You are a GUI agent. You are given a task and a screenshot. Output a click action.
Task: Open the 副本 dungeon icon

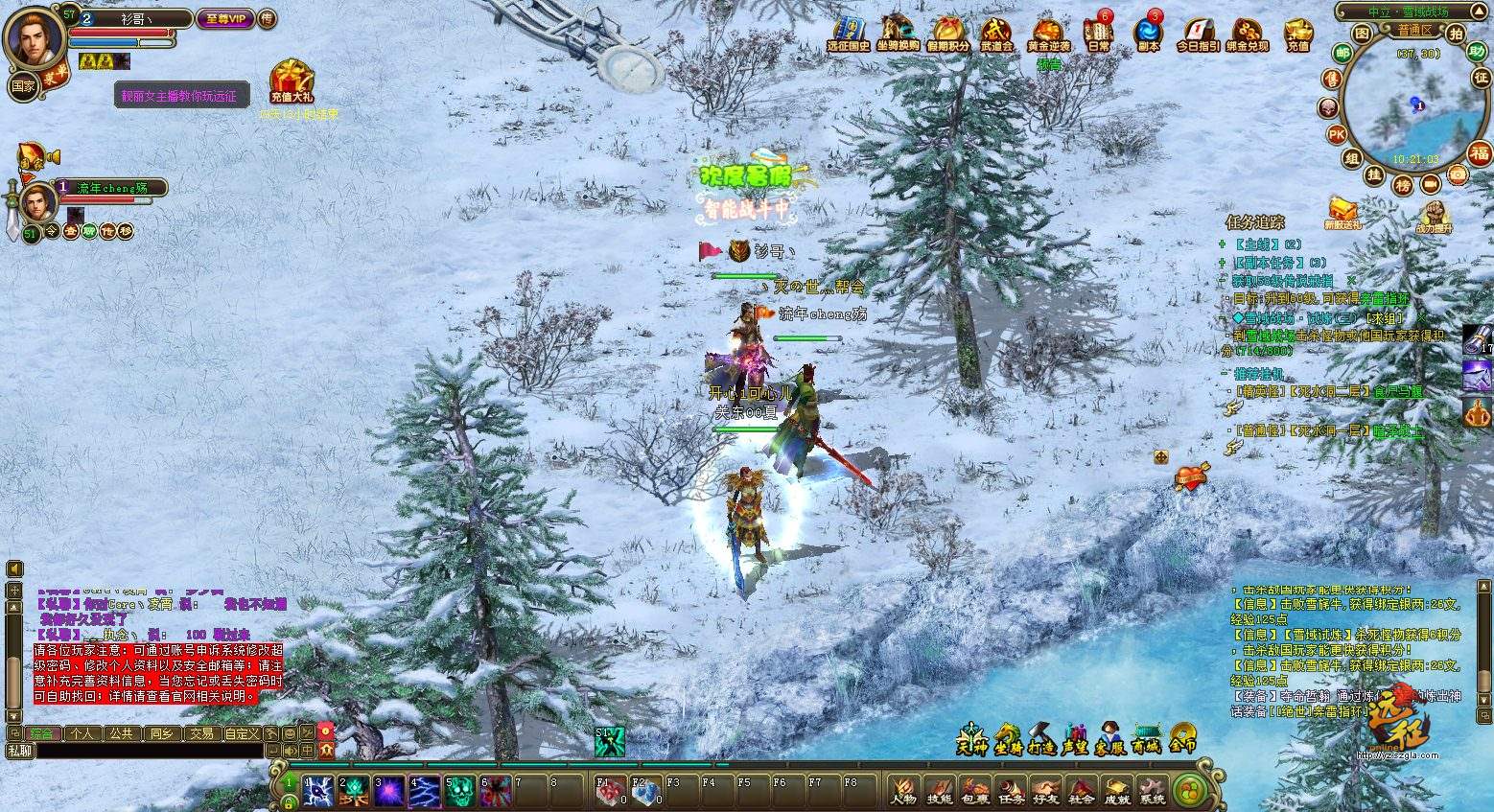click(1148, 33)
